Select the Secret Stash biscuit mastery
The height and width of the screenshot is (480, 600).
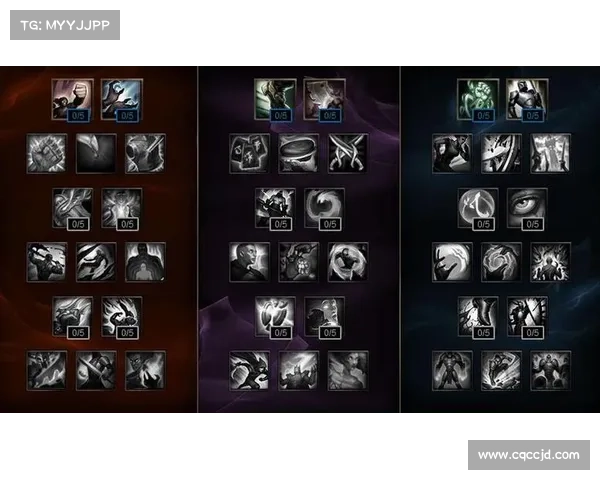298,153
